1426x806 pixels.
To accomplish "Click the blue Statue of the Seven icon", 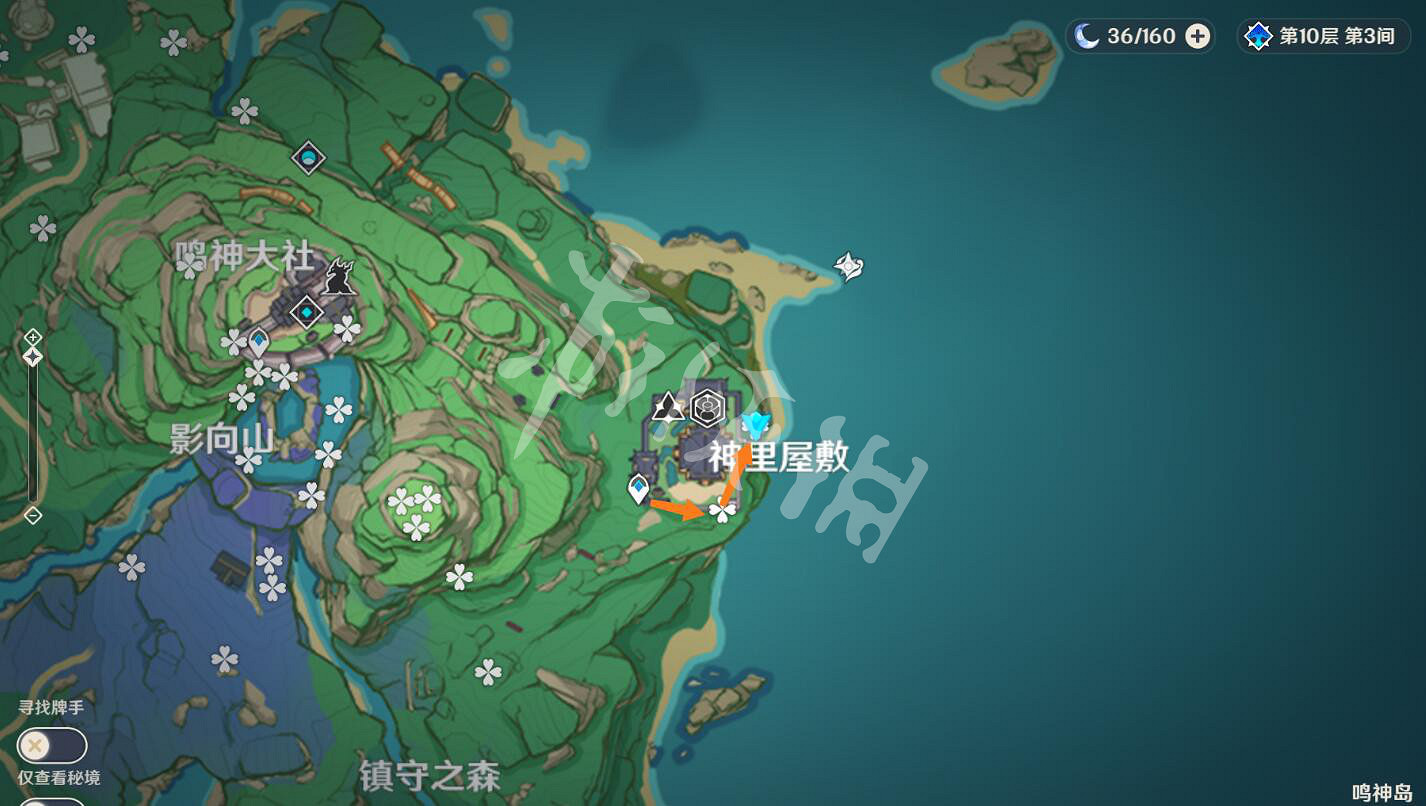I will [258, 341].
